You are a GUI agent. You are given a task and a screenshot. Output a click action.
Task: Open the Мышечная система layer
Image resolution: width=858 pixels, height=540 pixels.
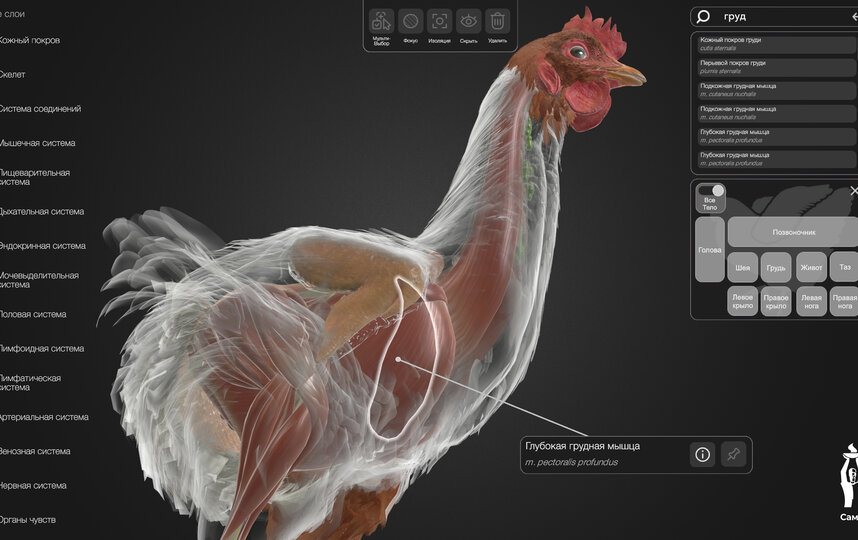[x=38, y=143]
